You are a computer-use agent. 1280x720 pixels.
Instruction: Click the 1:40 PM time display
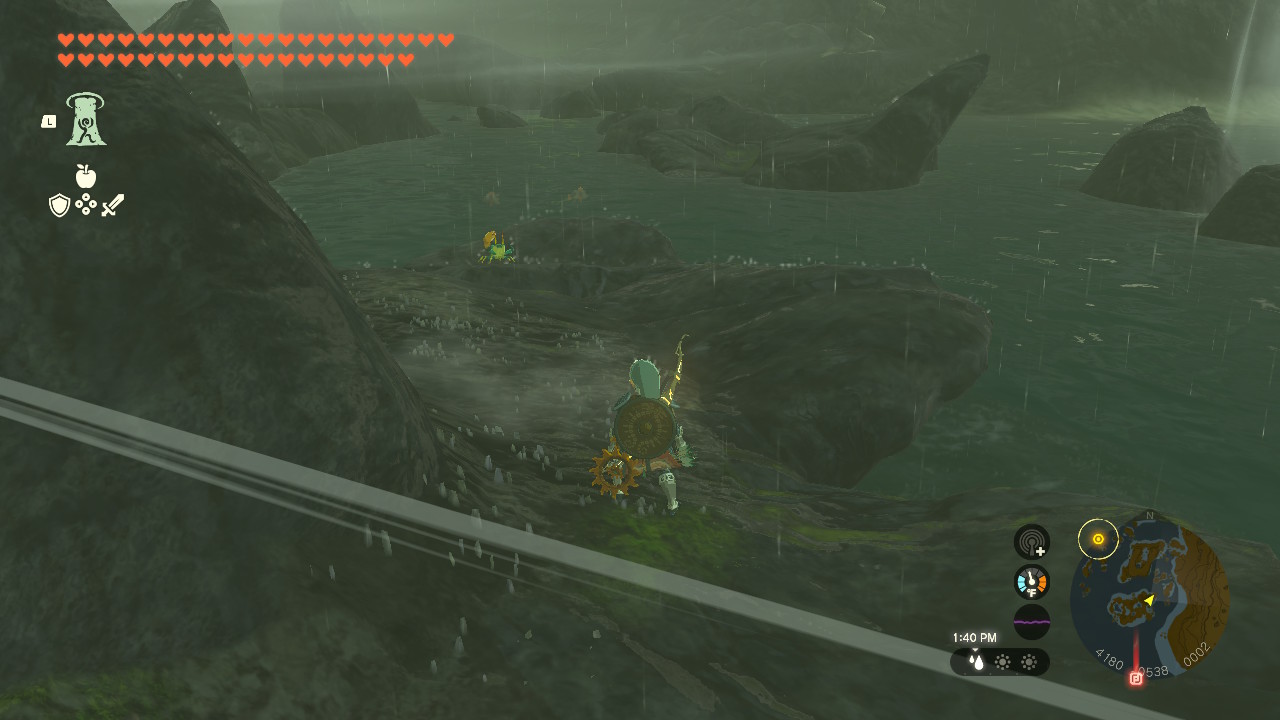pos(973,637)
